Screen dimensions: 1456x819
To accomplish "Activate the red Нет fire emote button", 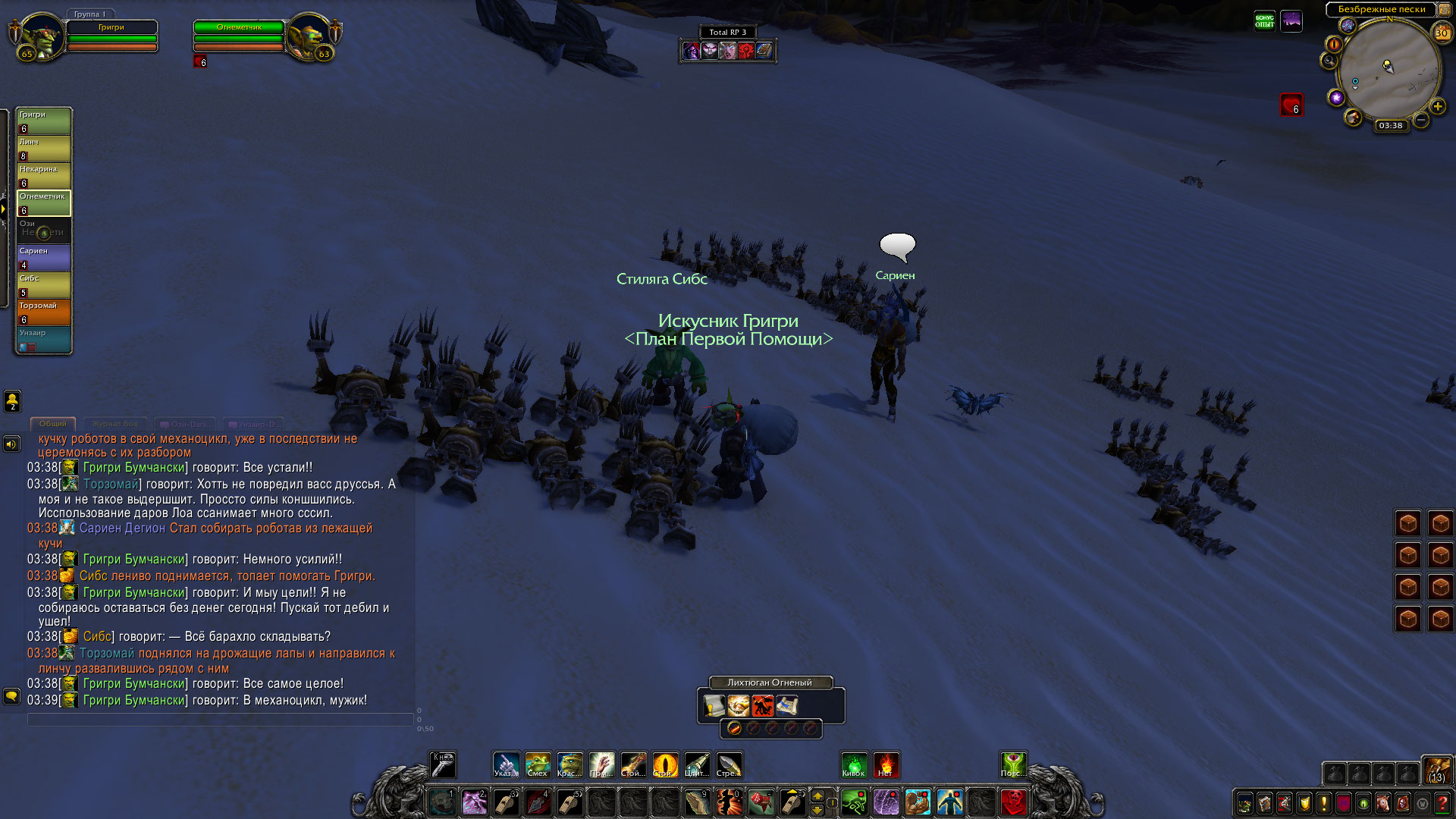I will coord(886,765).
